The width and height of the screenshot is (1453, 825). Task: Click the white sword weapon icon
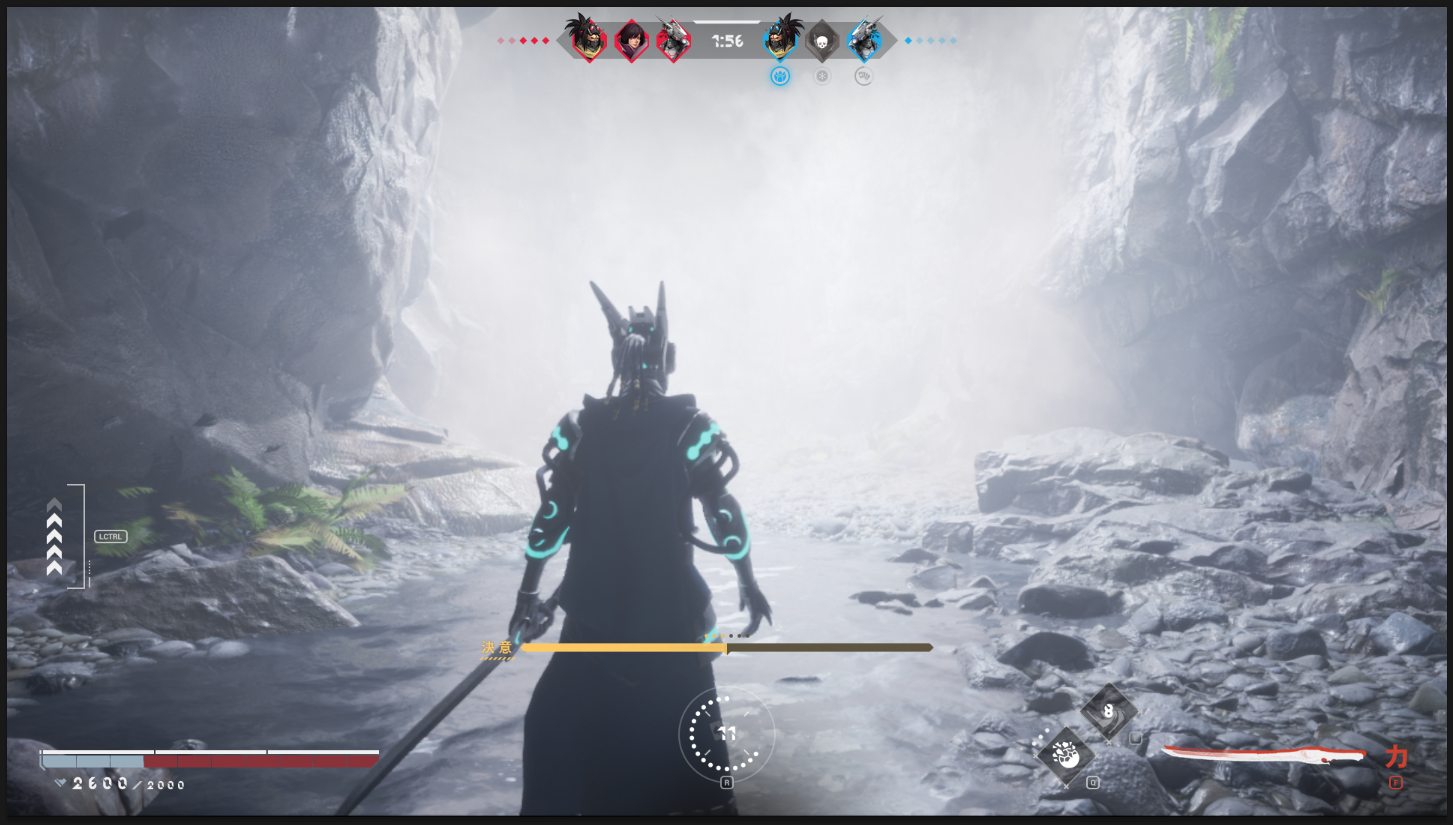click(x=1262, y=755)
